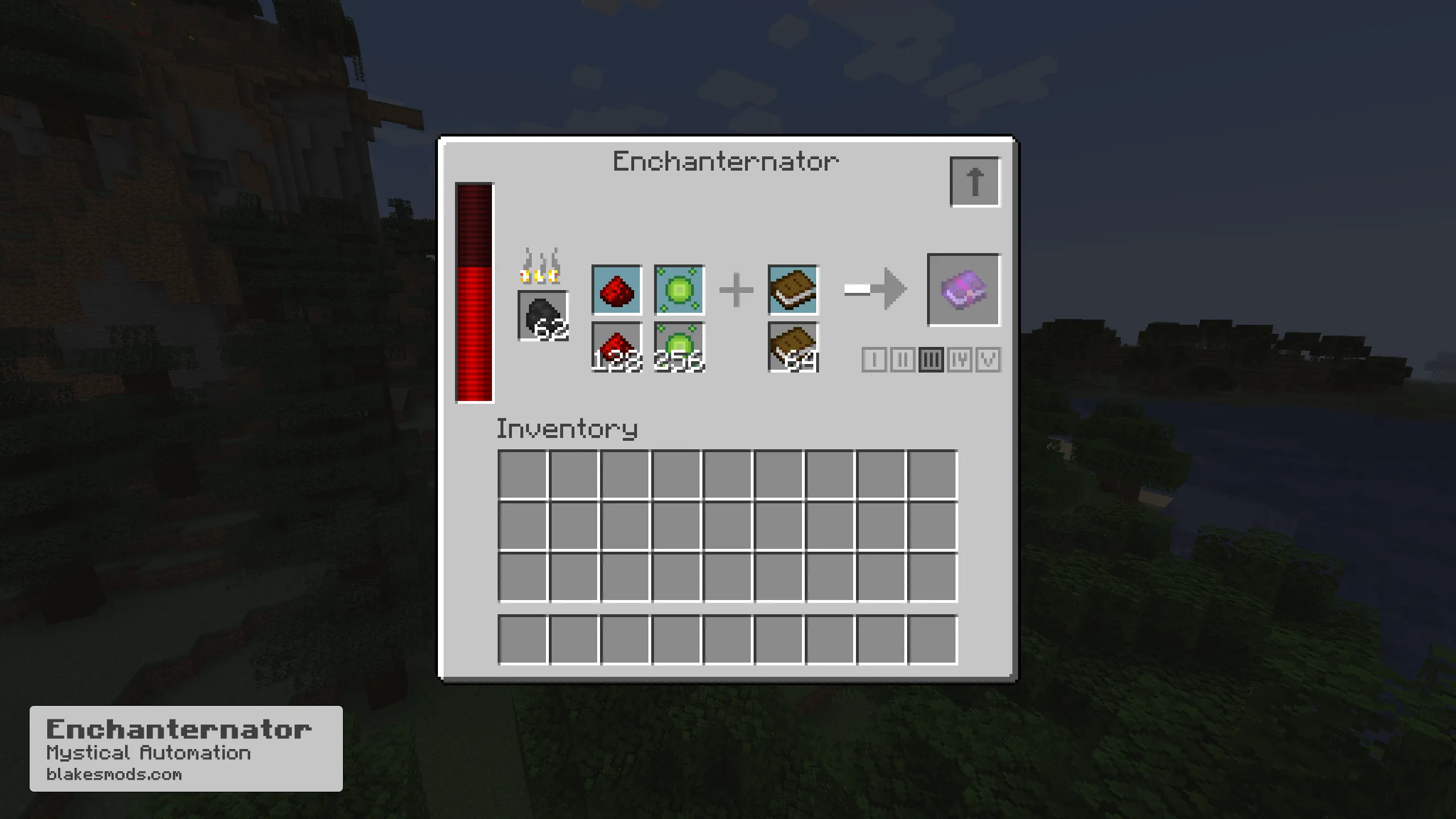The width and height of the screenshot is (1456, 819).
Task: Deselect the active level III setting
Action: [x=930, y=359]
